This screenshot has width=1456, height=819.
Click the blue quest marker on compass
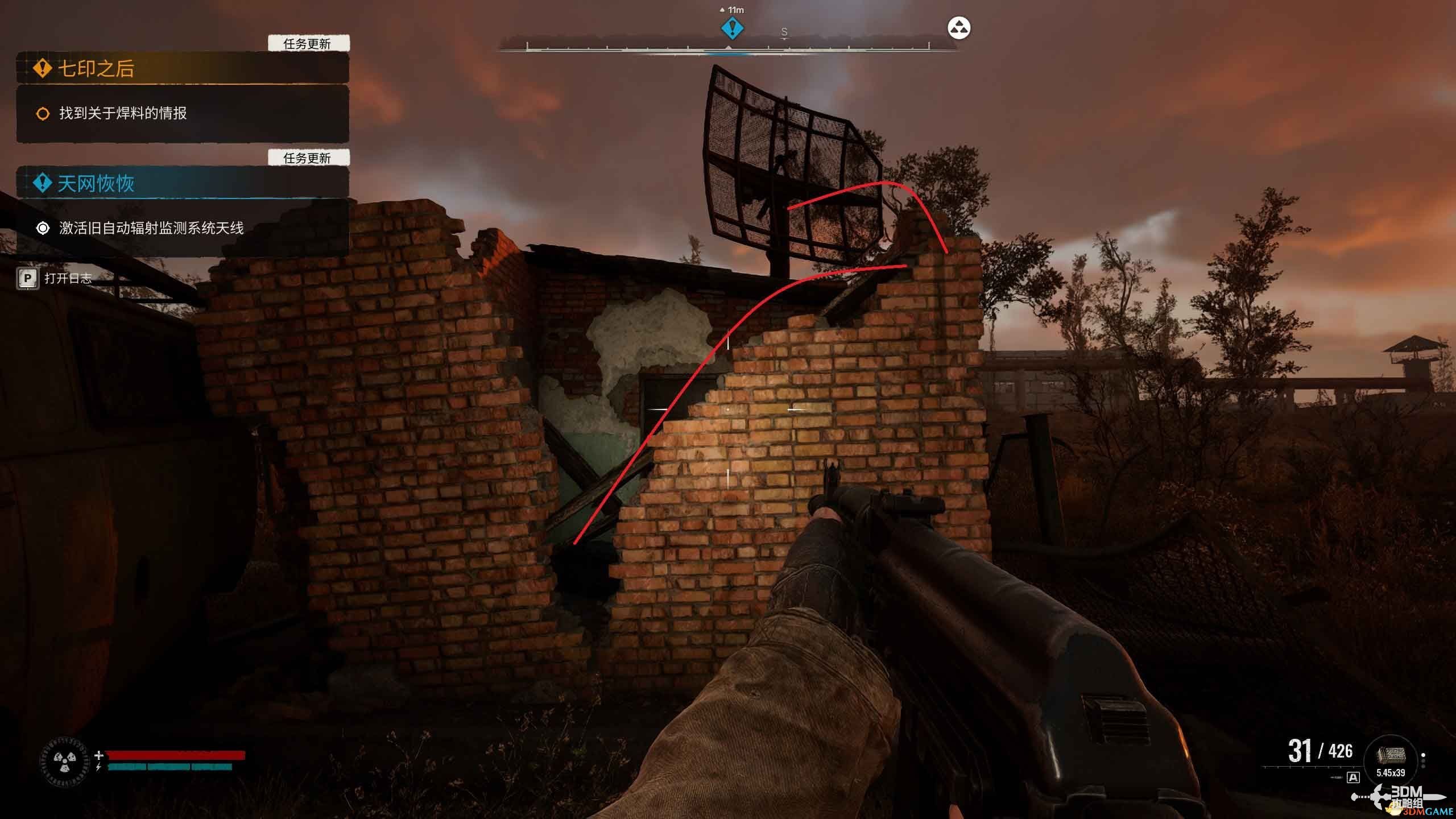point(732,28)
